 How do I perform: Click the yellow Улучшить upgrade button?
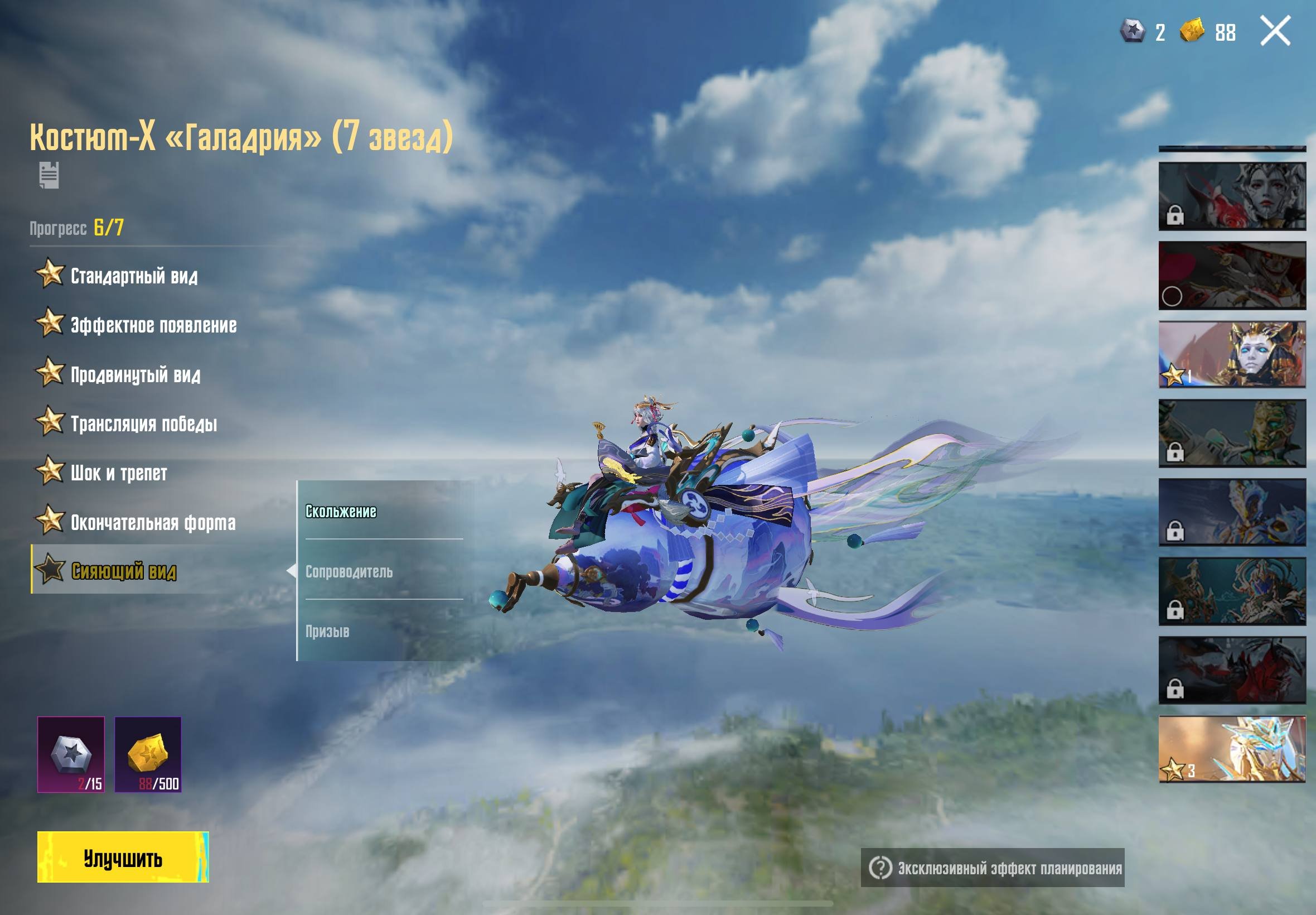click(123, 858)
